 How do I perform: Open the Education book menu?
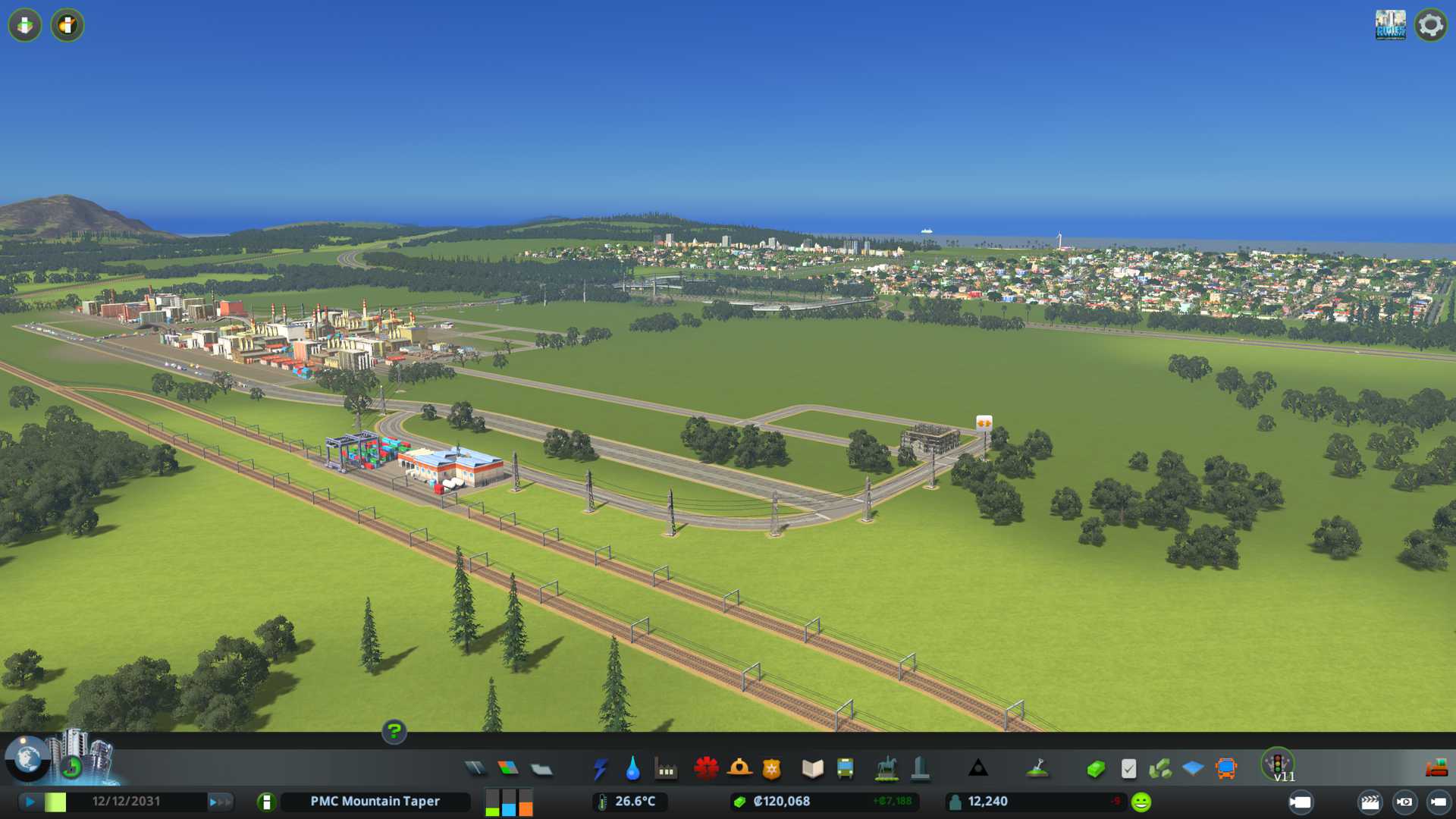812,769
